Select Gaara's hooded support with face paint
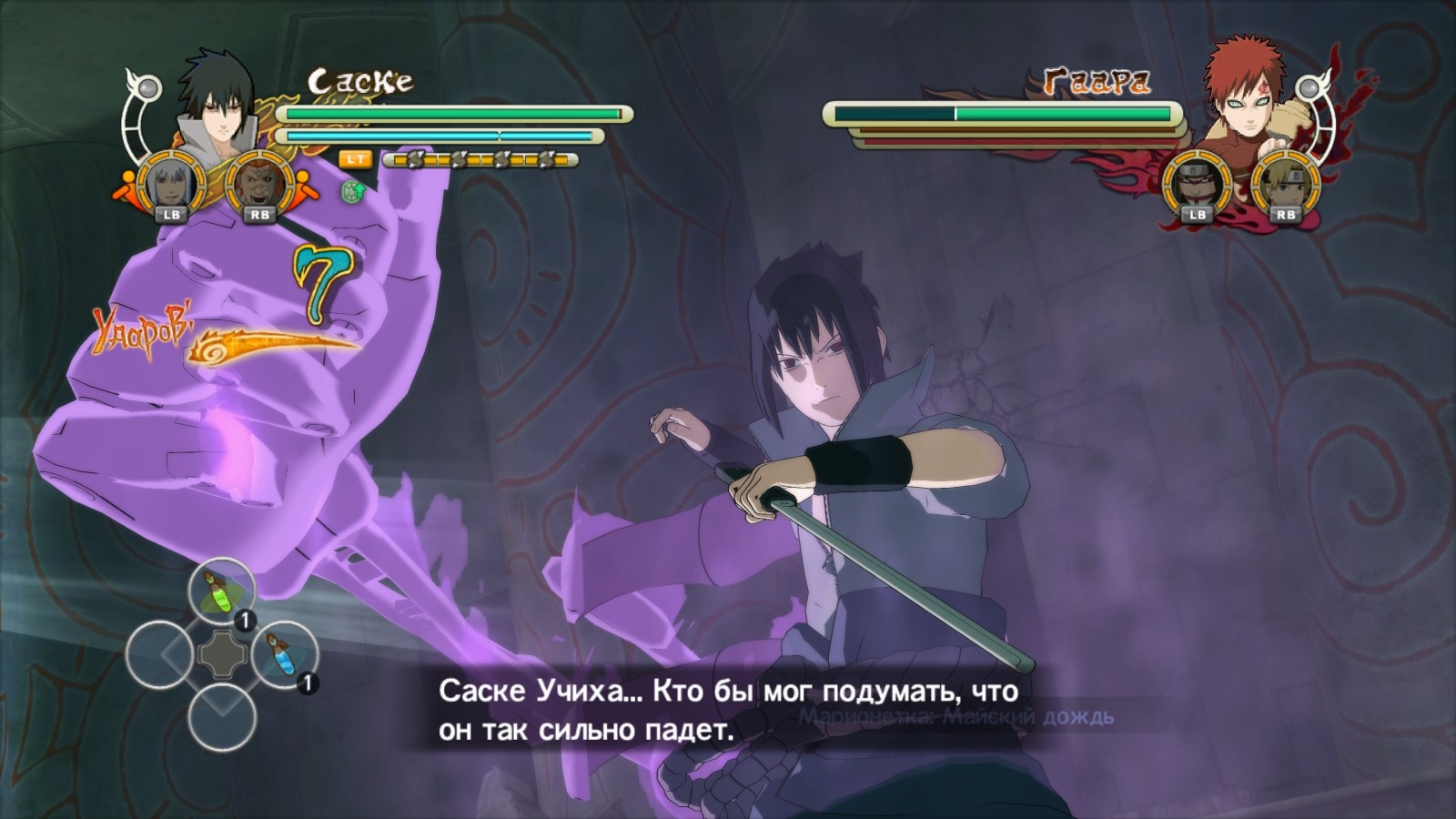This screenshot has height=819, width=1456. (x=1196, y=184)
